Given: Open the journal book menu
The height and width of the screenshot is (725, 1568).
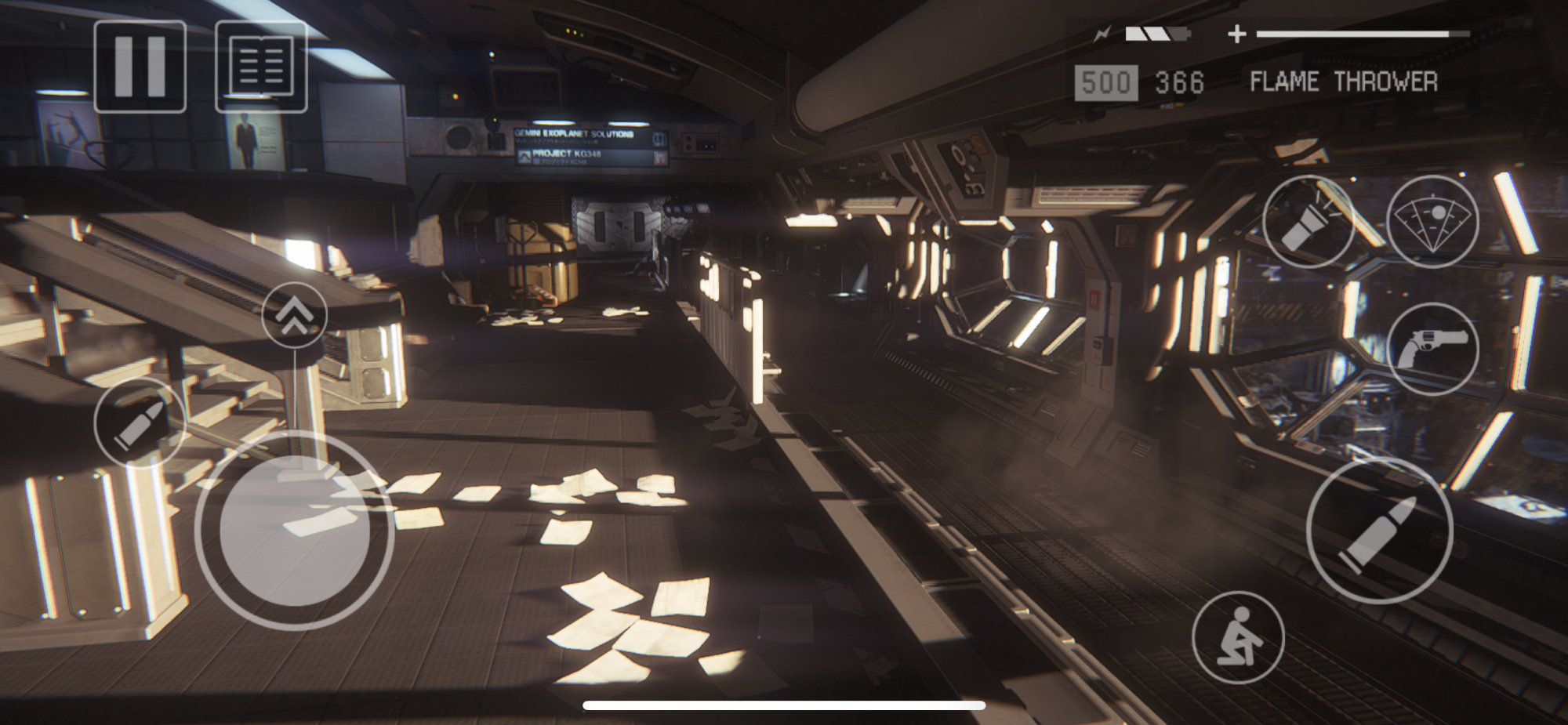Looking at the screenshot, I should [x=261, y=67].
